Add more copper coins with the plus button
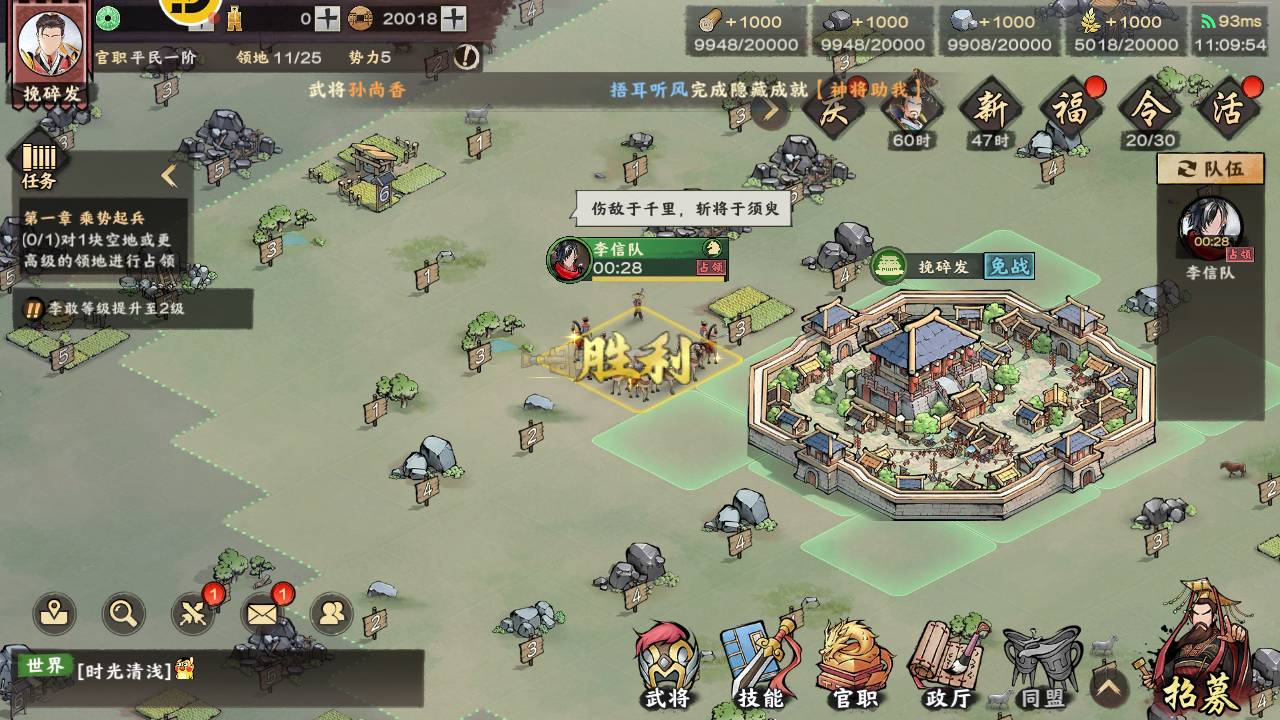The width and height of the screenshot is (1280, 720). click(453, 18)
